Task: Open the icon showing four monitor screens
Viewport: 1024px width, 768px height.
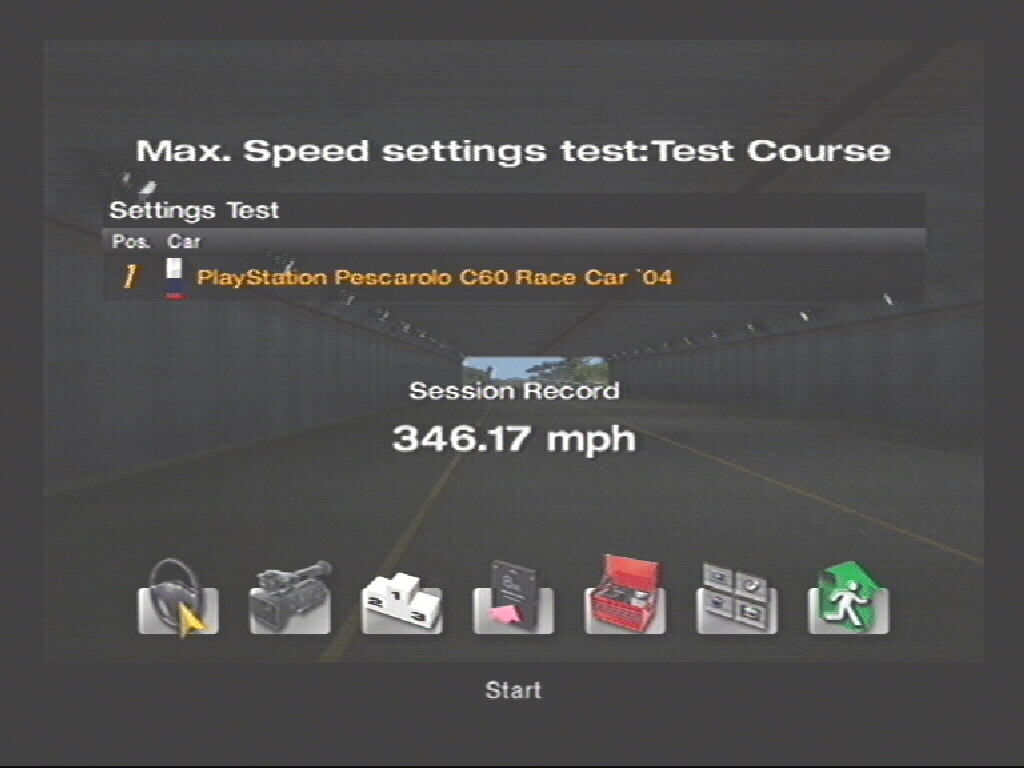Action: [736, 597]
